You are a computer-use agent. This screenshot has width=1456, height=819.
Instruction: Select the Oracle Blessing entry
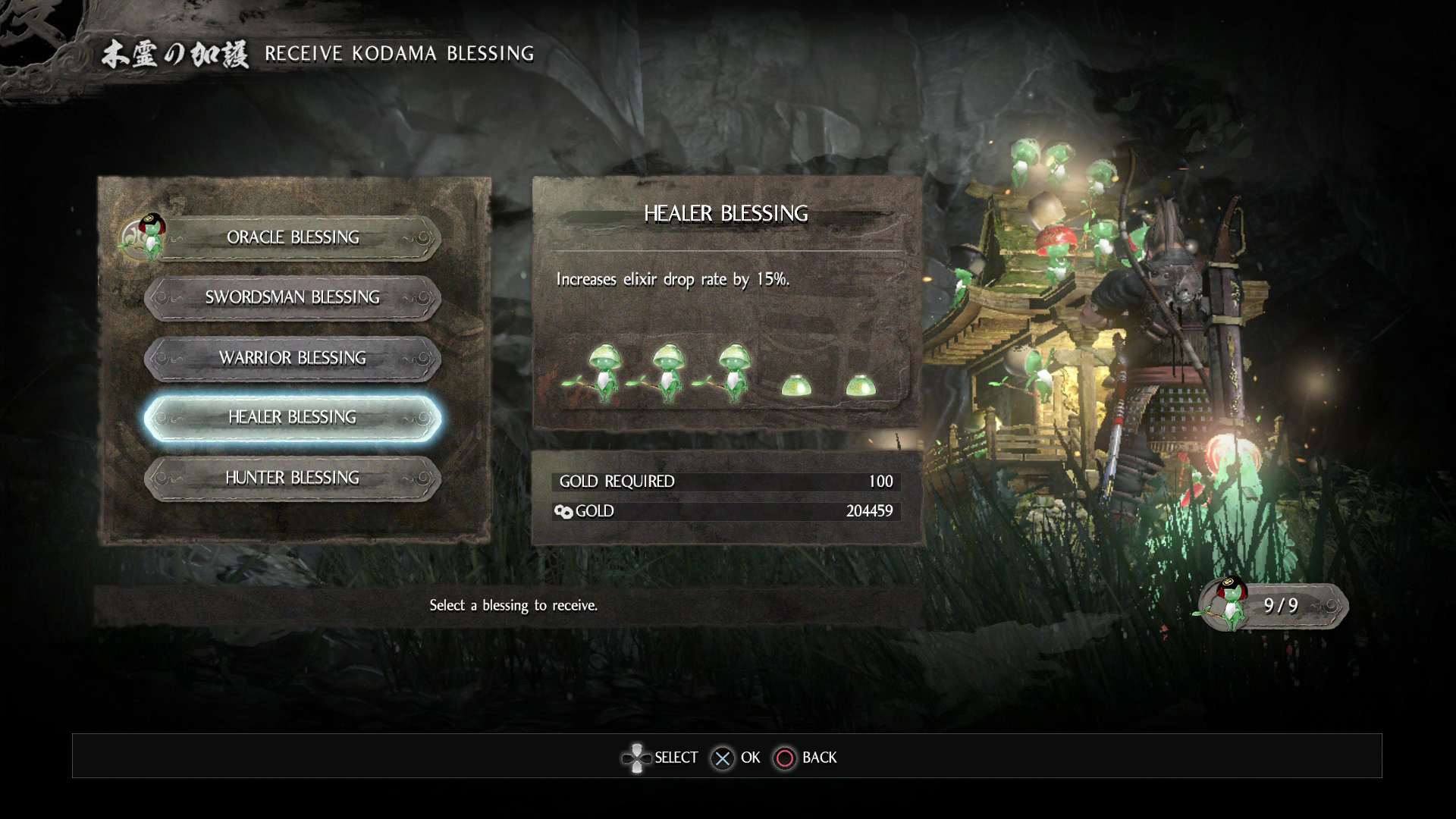pos(290,237)
